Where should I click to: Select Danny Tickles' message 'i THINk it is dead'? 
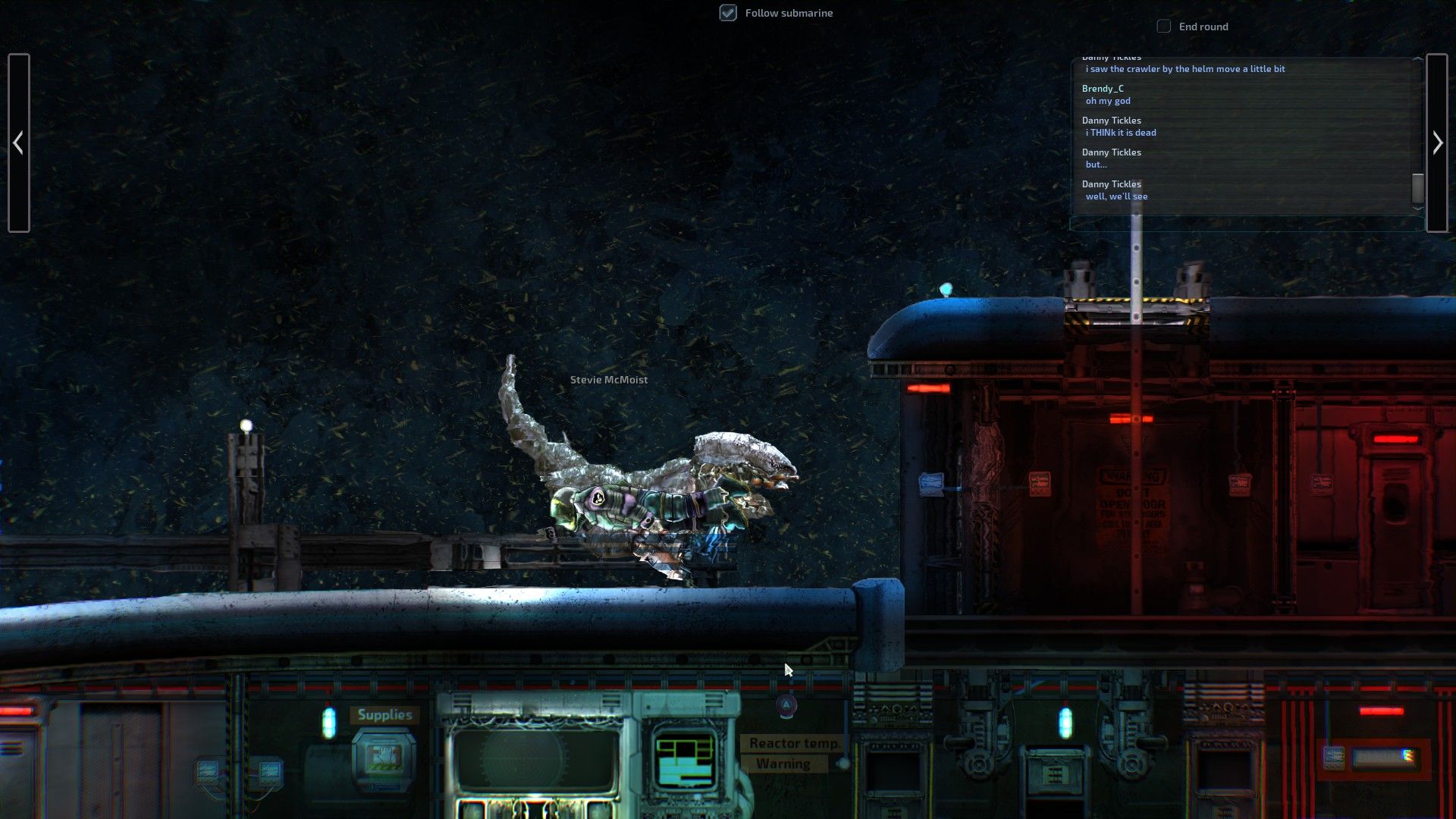[x=1121, y=131]
